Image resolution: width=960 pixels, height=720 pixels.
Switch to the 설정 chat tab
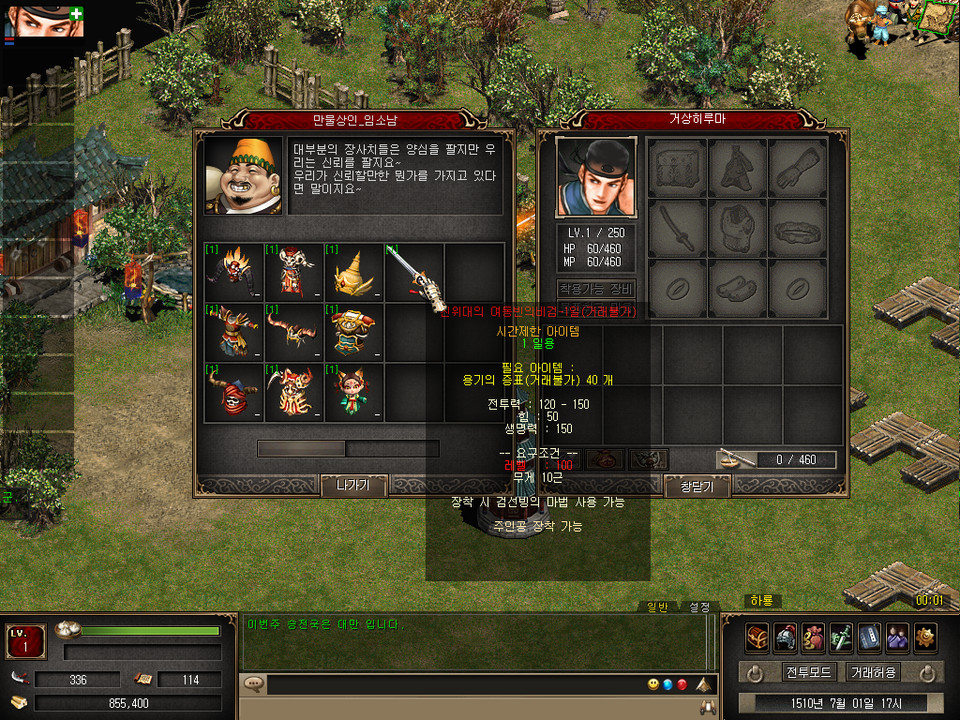[x=698, y=607]
